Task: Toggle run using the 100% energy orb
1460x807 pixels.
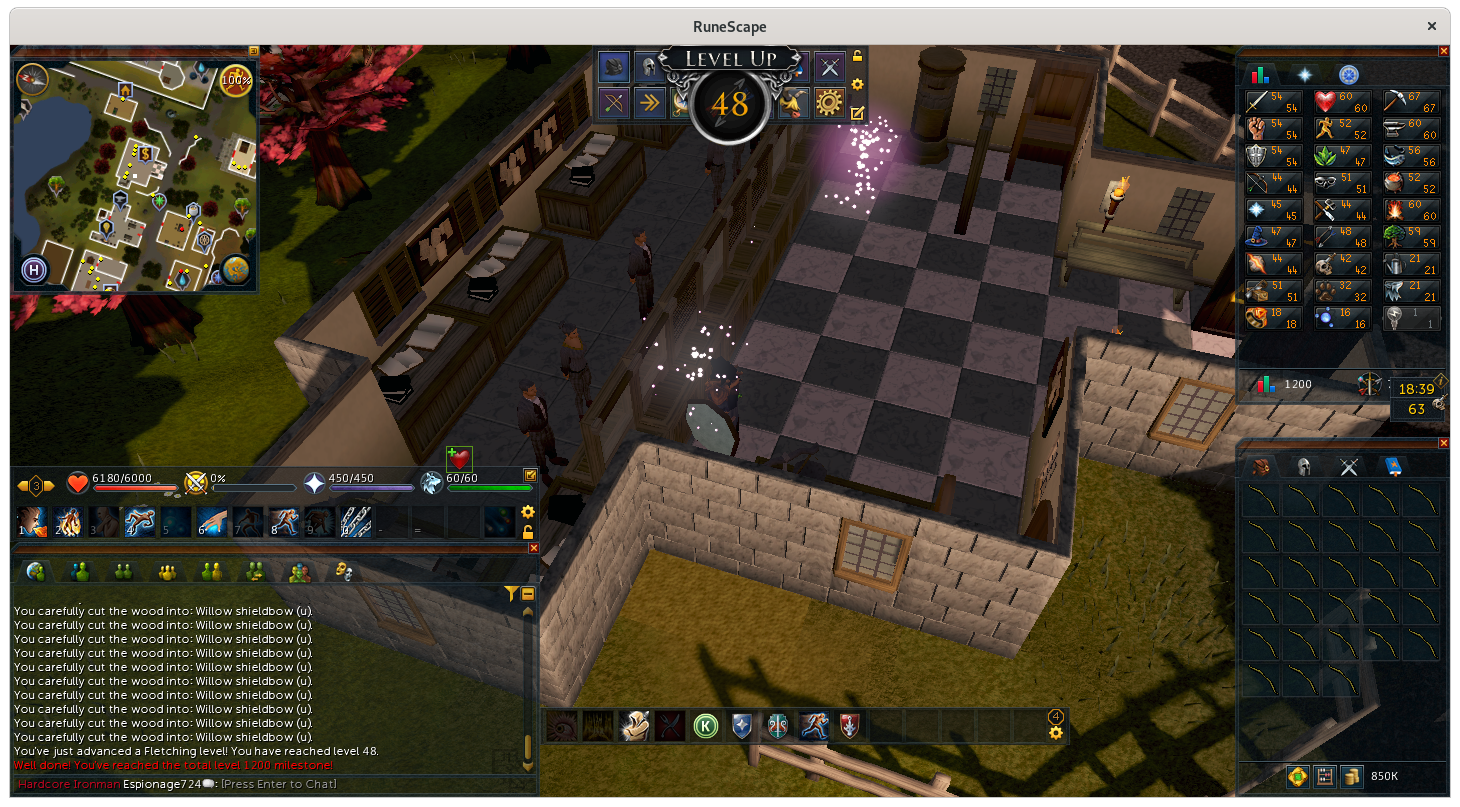Action: pos(236,79)
